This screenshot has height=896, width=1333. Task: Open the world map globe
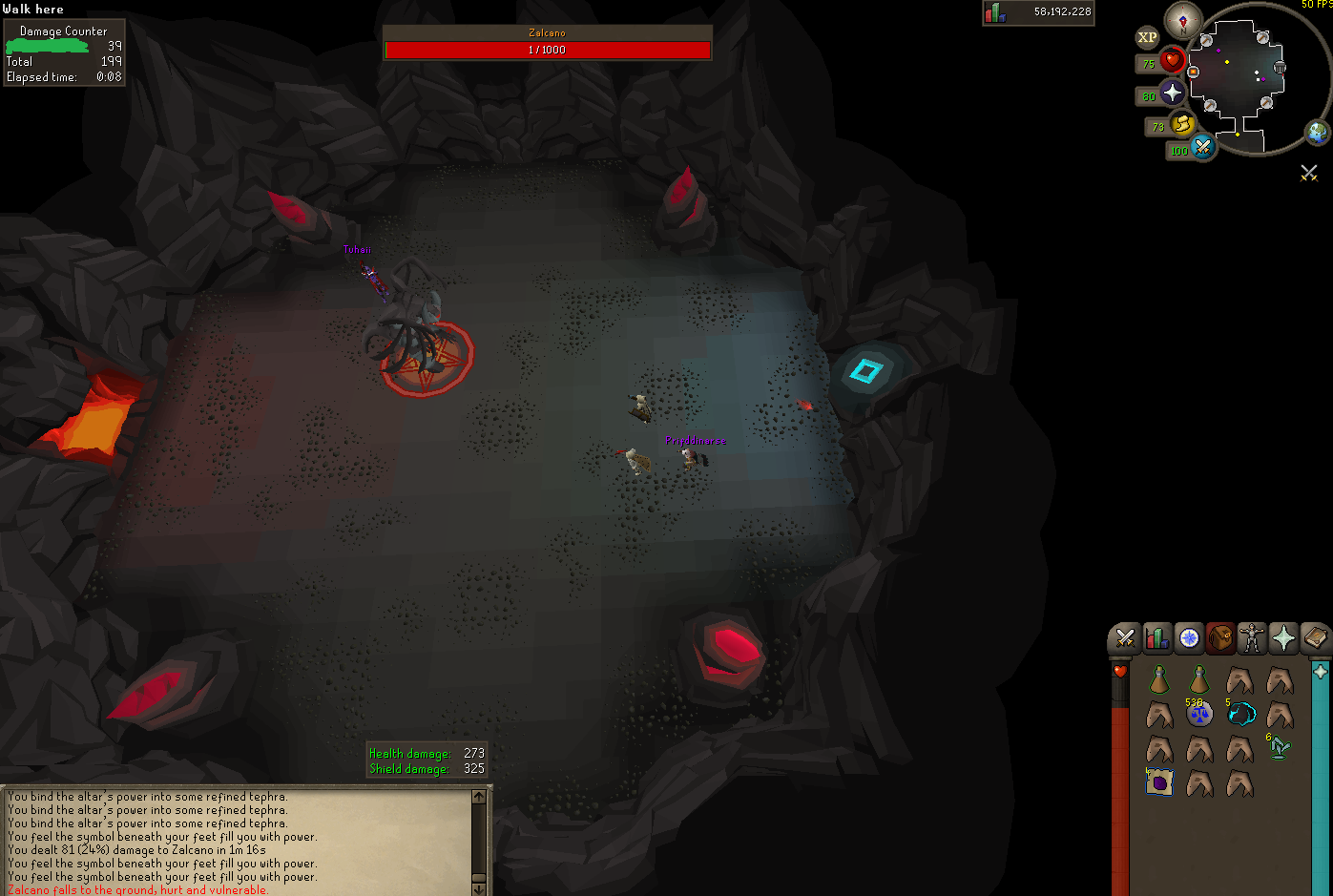pos(1316,131)
